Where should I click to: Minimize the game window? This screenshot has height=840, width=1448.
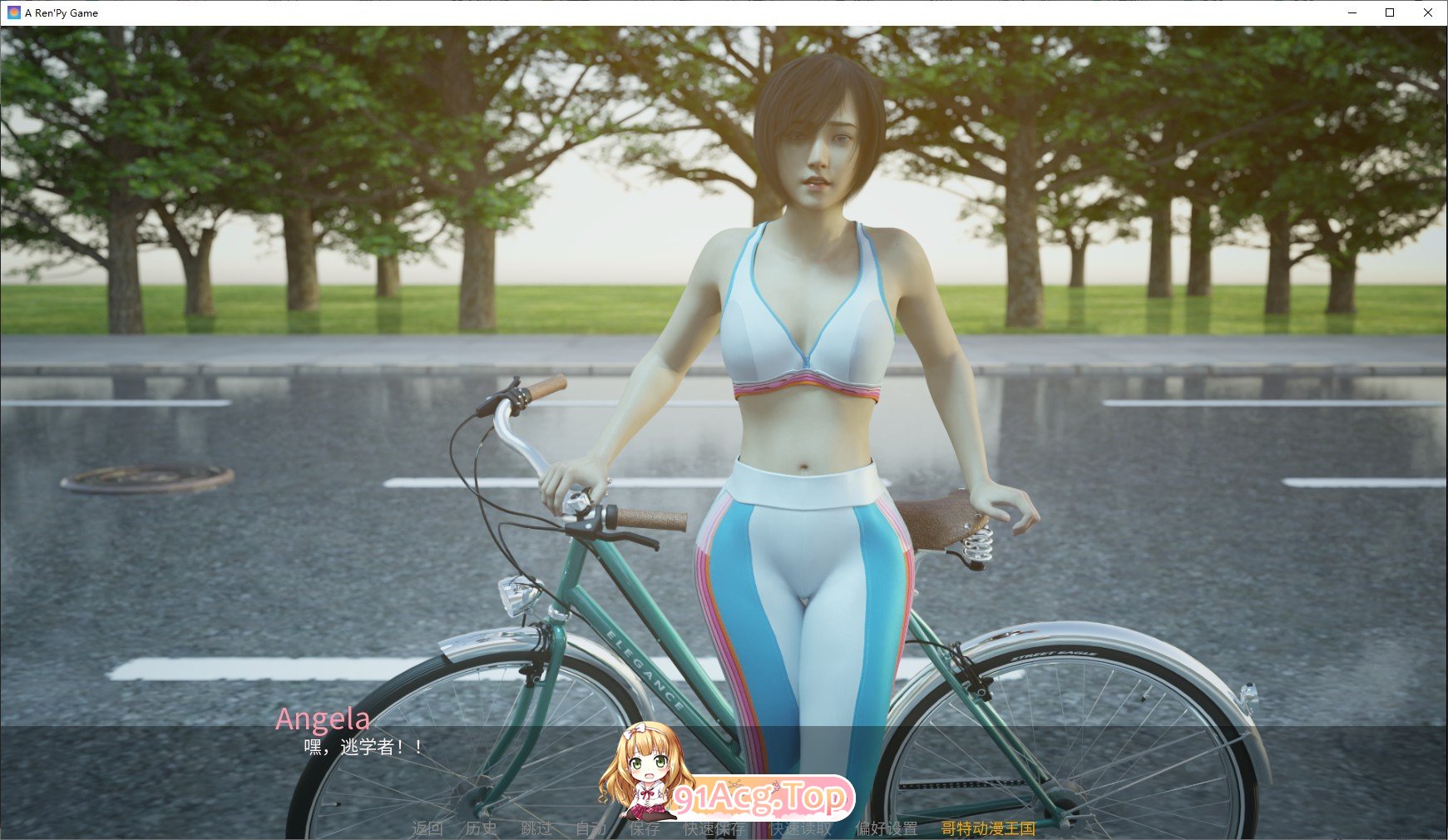(x=1352, y=12)
